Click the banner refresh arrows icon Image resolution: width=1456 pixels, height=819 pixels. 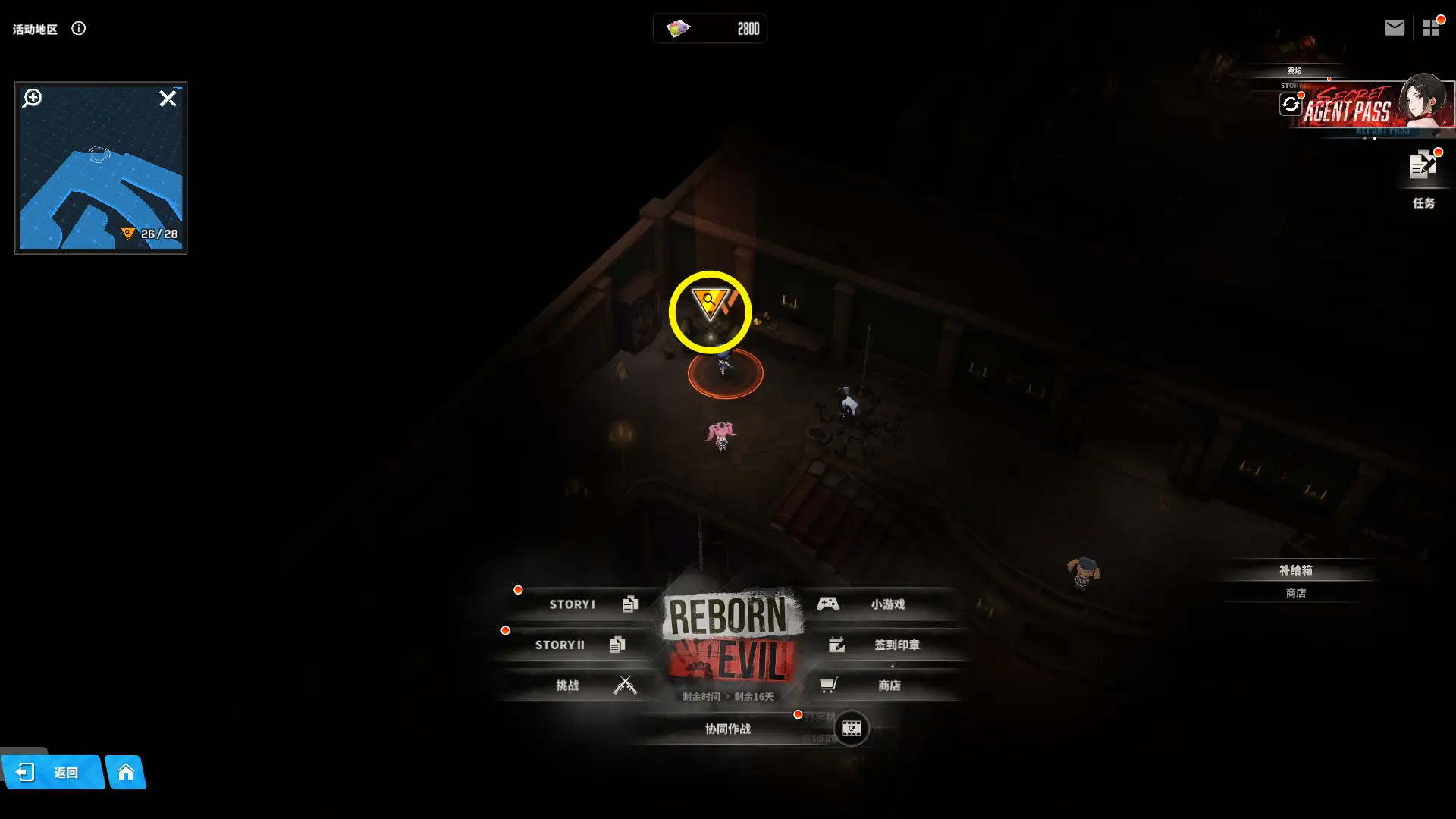point(1291,104)
